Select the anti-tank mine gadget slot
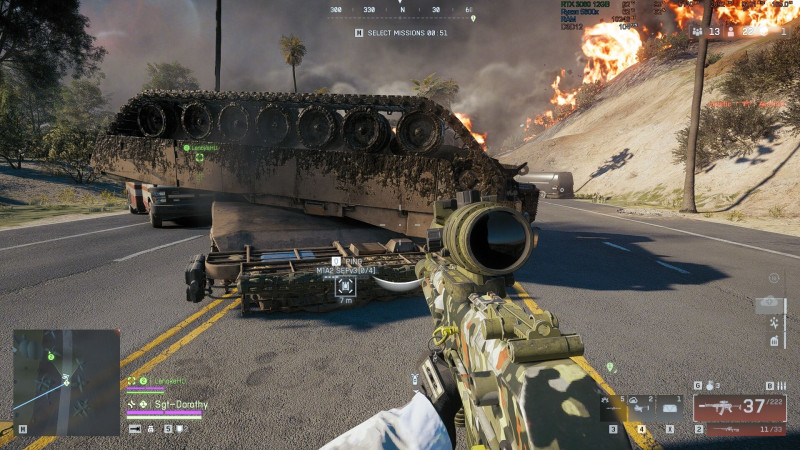 coord(614,406)
